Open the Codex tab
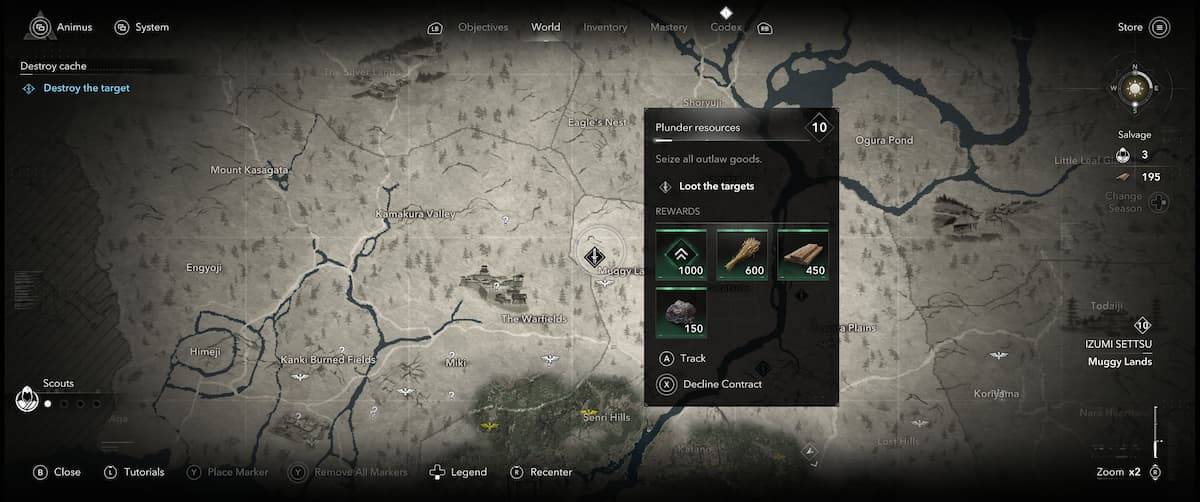This screenshot has width=1200, height=502. point(726,27)
